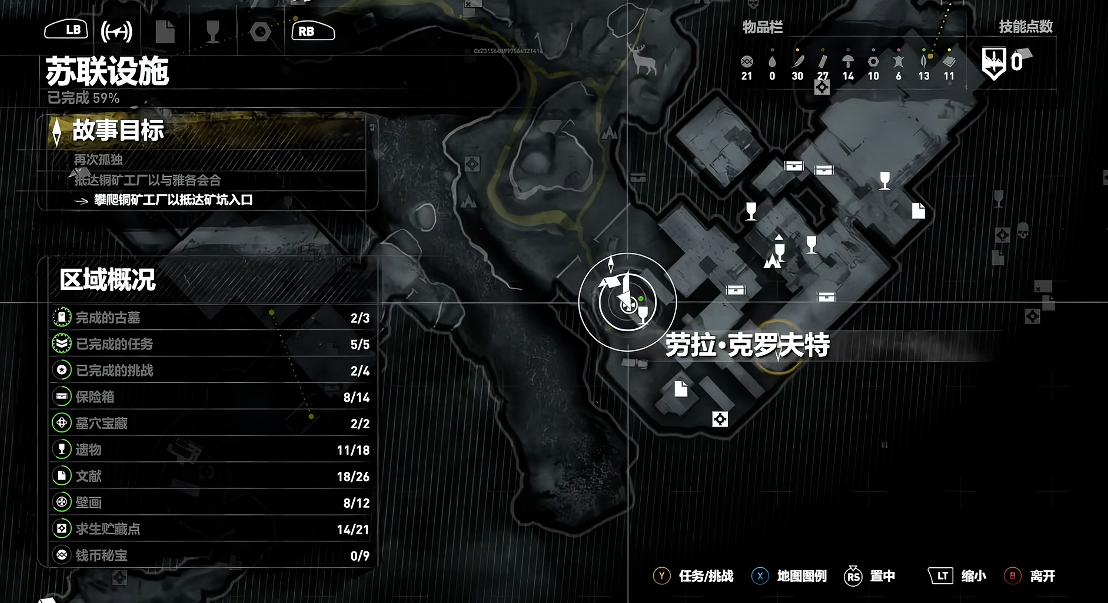The image size is (1108, 603).
Task: Select the 文献 documents row
Action: coord(208,475)
